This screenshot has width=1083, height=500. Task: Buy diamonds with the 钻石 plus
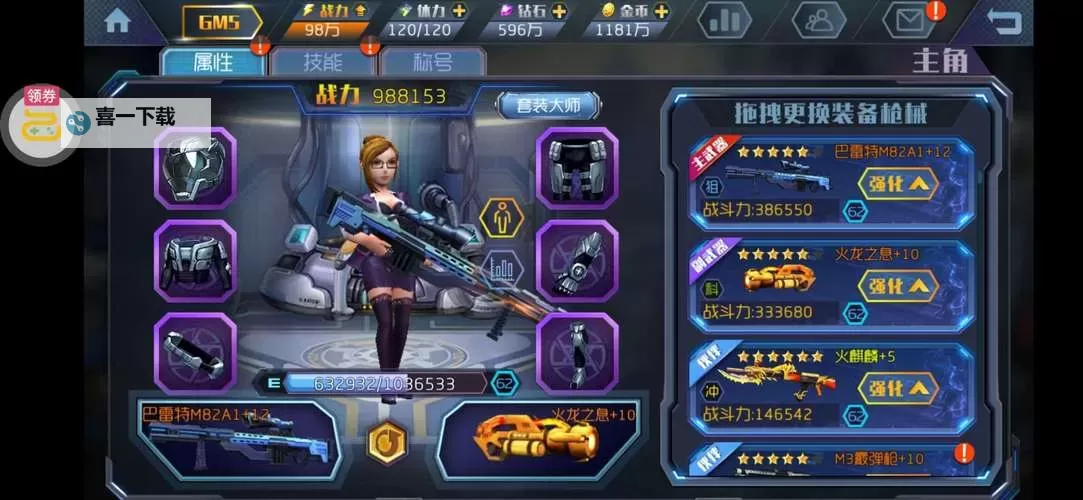pyautogui.click(x=558, y=11)
